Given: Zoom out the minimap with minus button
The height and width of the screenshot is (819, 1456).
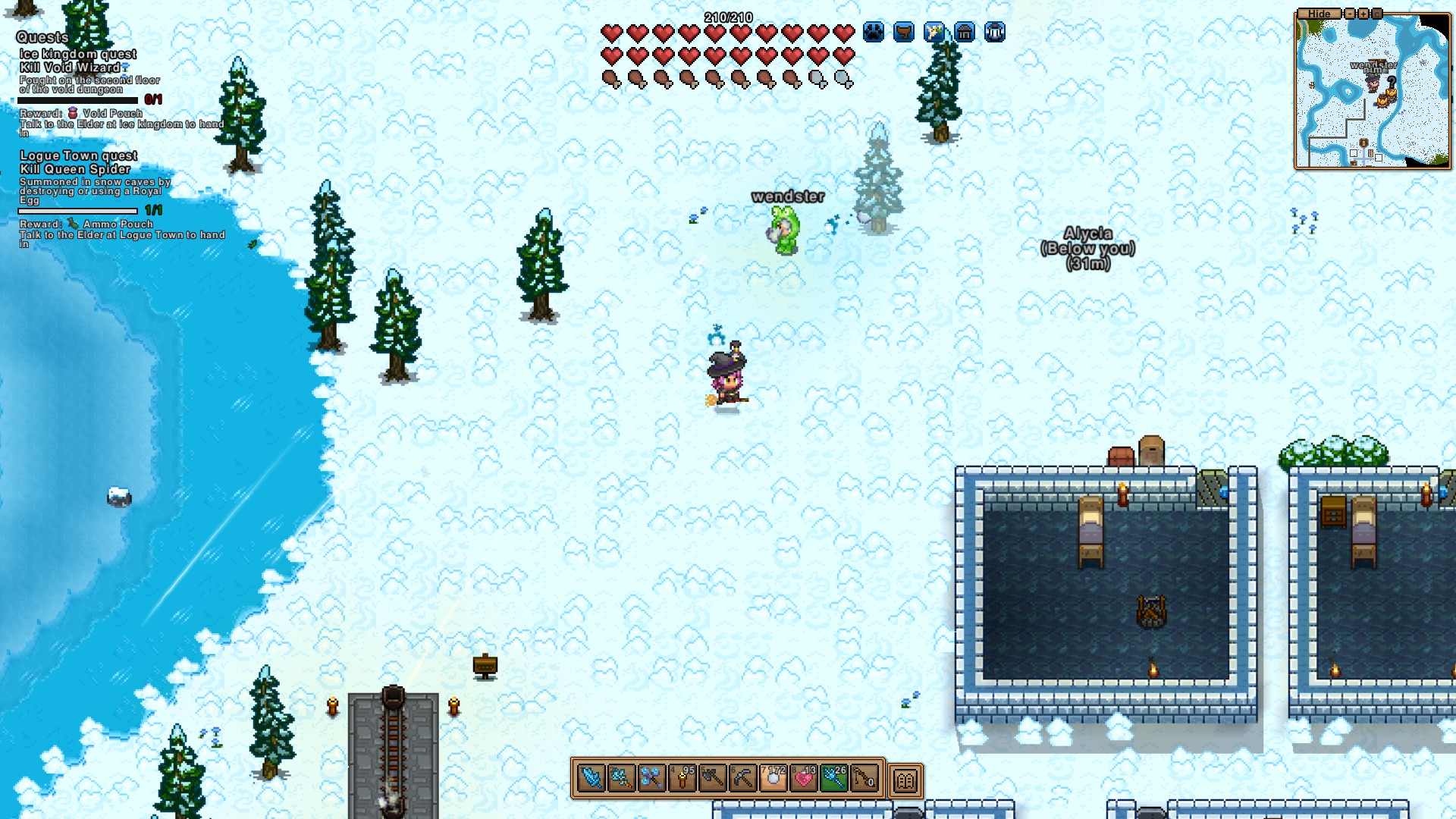Looking at the screenshot, I should [1350, 14].
